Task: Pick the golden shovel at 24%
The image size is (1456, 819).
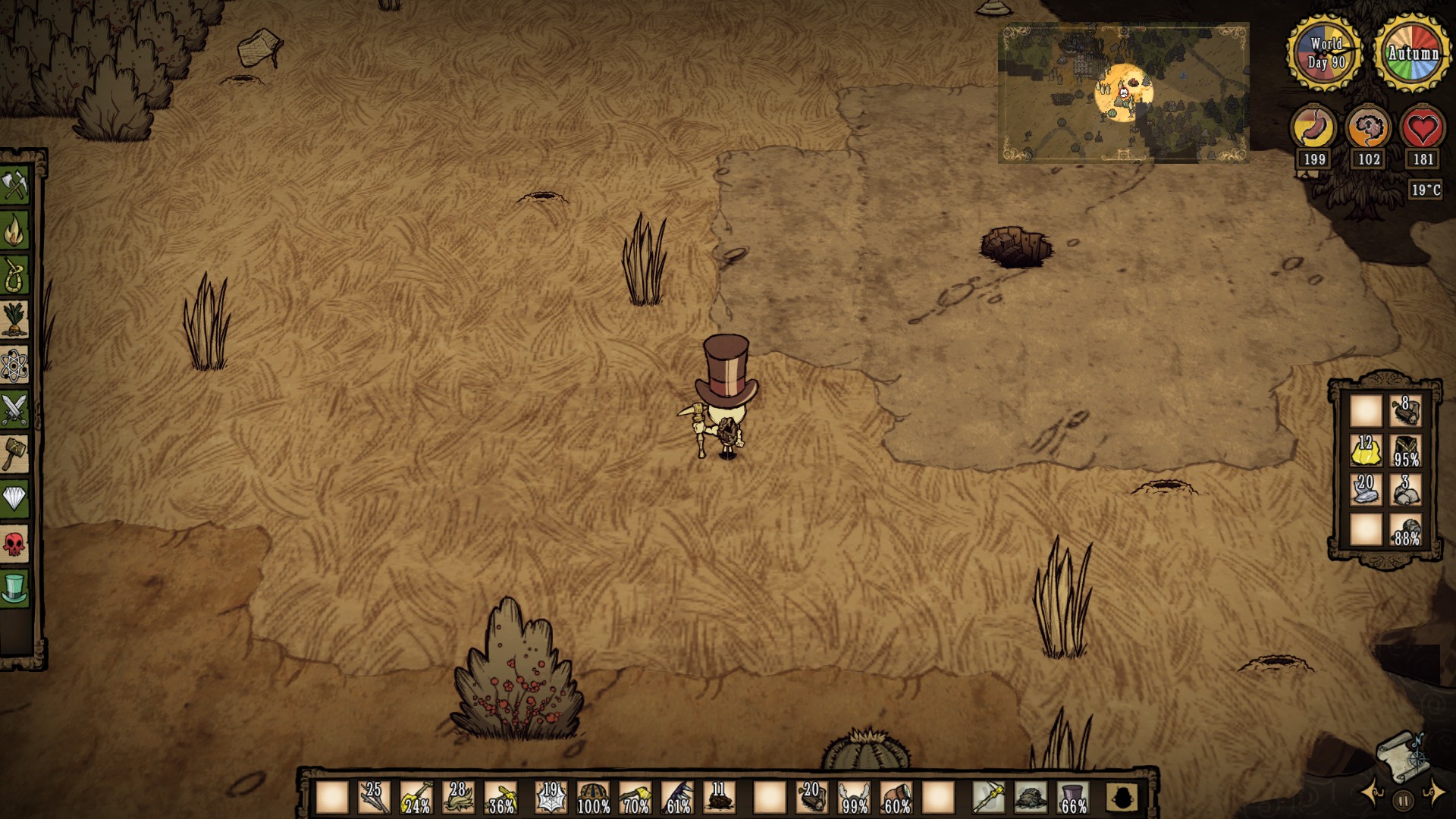Action: click(416, 798)
